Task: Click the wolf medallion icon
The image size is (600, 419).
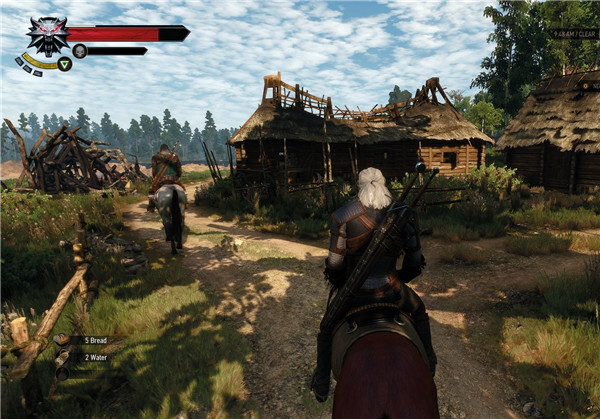Action: coord(46,35)
